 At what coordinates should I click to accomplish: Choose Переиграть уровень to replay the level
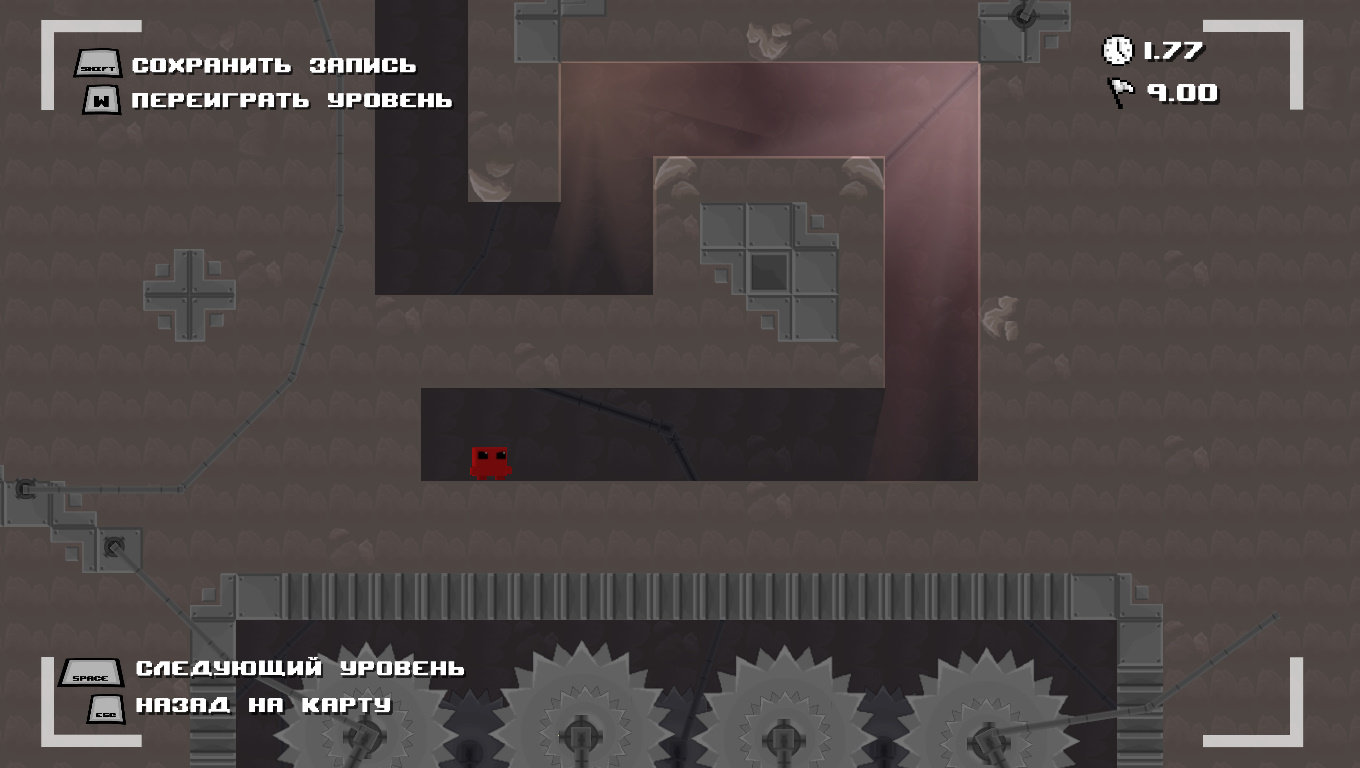(x=291, y=101)
